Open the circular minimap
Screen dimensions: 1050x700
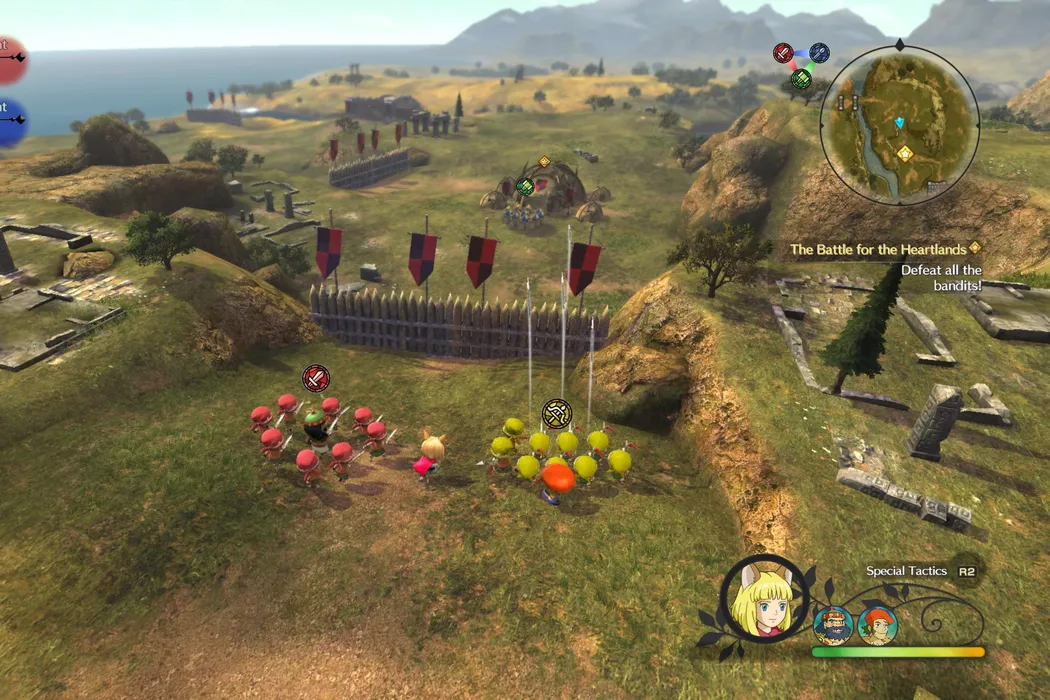(899, 125)
